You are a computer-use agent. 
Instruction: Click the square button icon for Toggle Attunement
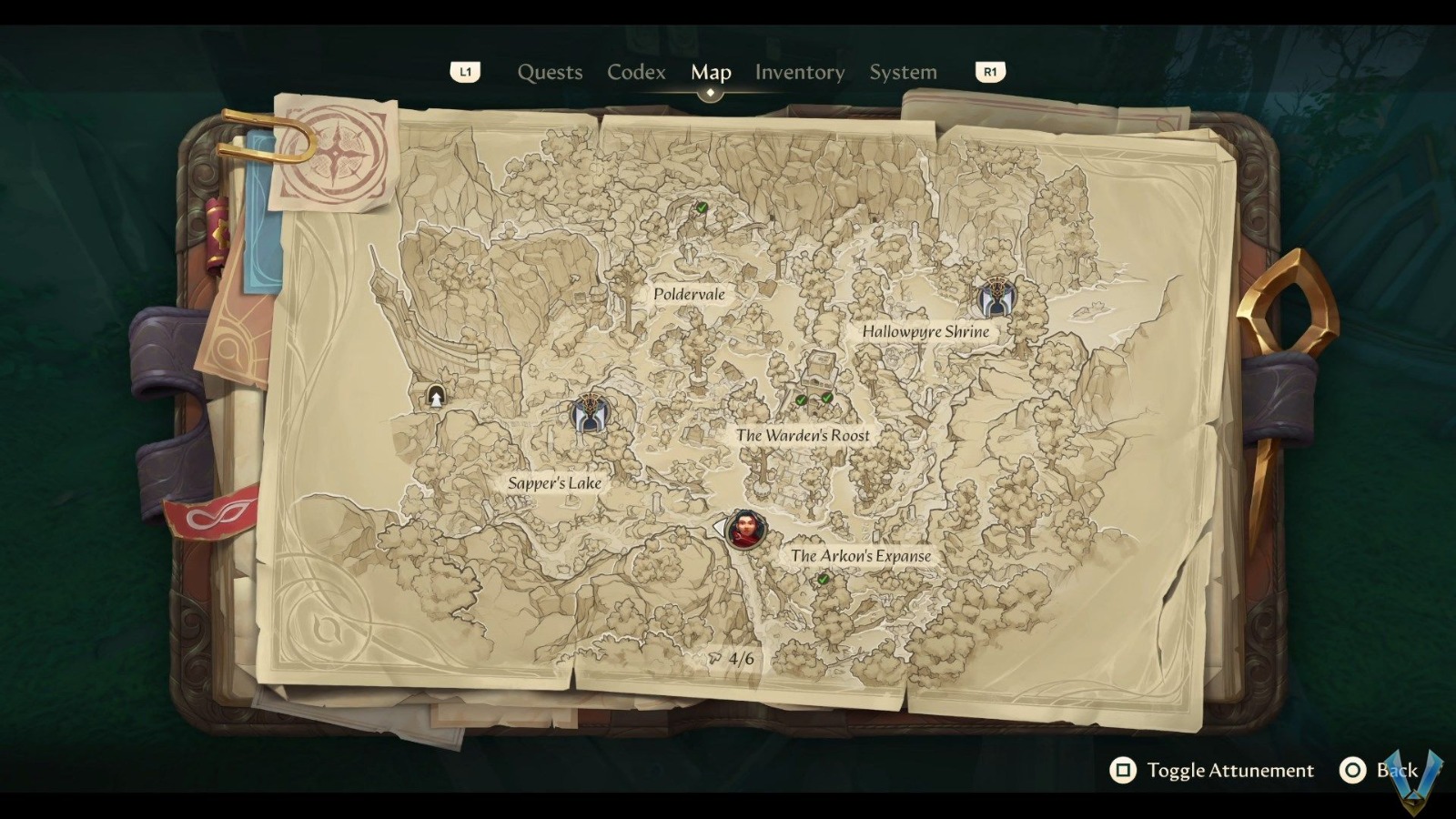coord(1122,770)
